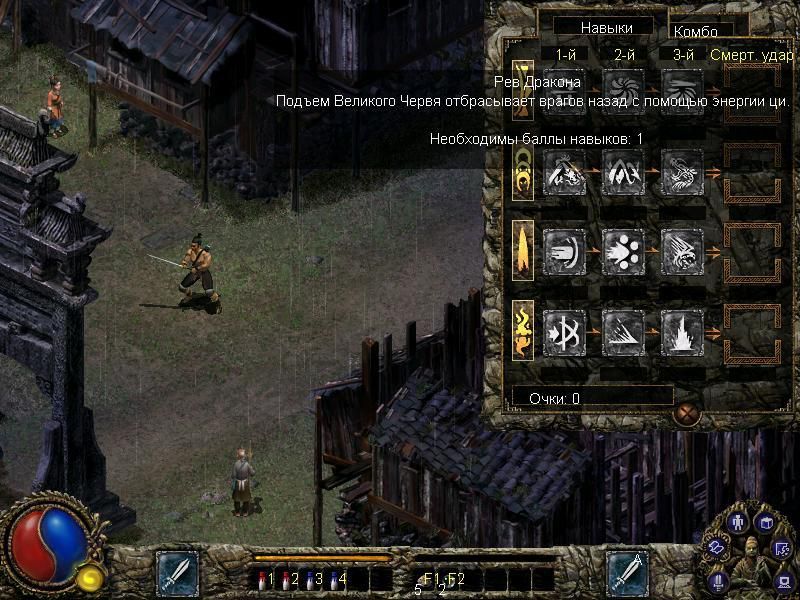Click the right sword attack slot
The image size is (800, 600).
[x=627, y=573]
